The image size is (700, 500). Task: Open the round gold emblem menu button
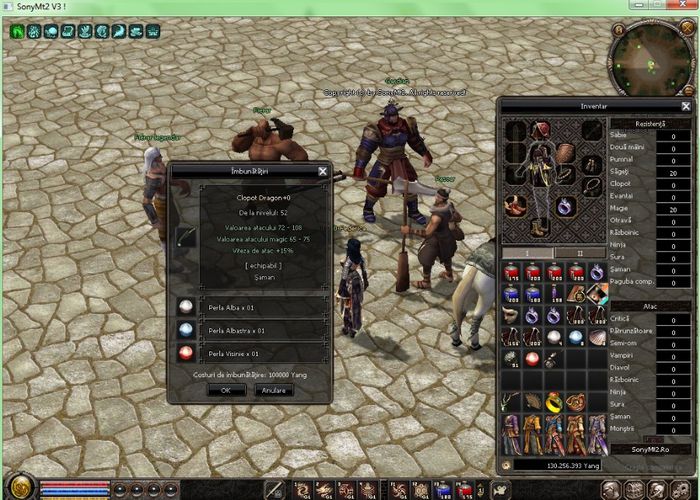tap(19, 487)
